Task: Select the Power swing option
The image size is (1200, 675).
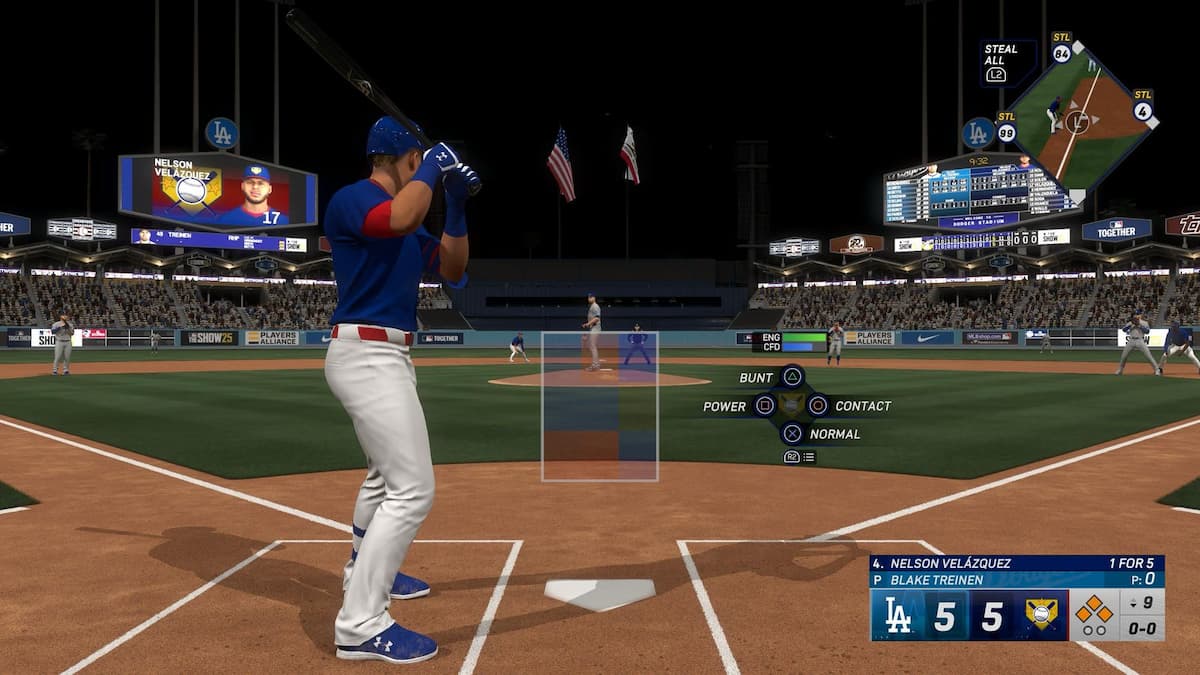Action: 765,405
